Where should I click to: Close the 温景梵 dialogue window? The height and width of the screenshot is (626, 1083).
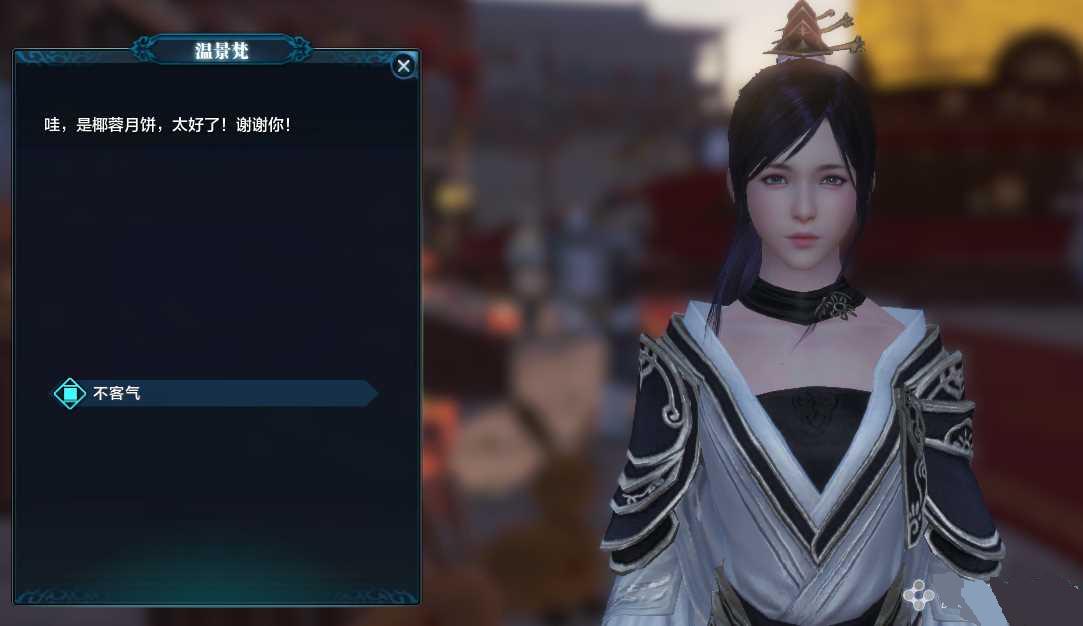tap(403, 66)
